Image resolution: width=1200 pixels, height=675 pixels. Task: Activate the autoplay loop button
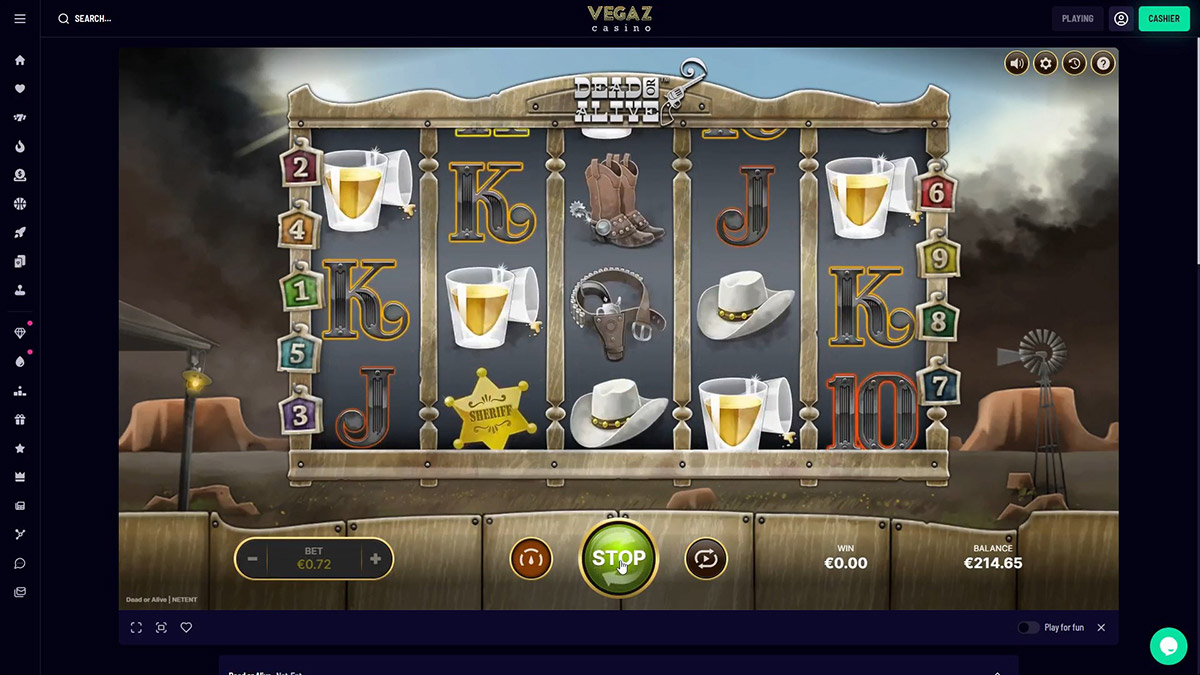click(x=706, y=559)
